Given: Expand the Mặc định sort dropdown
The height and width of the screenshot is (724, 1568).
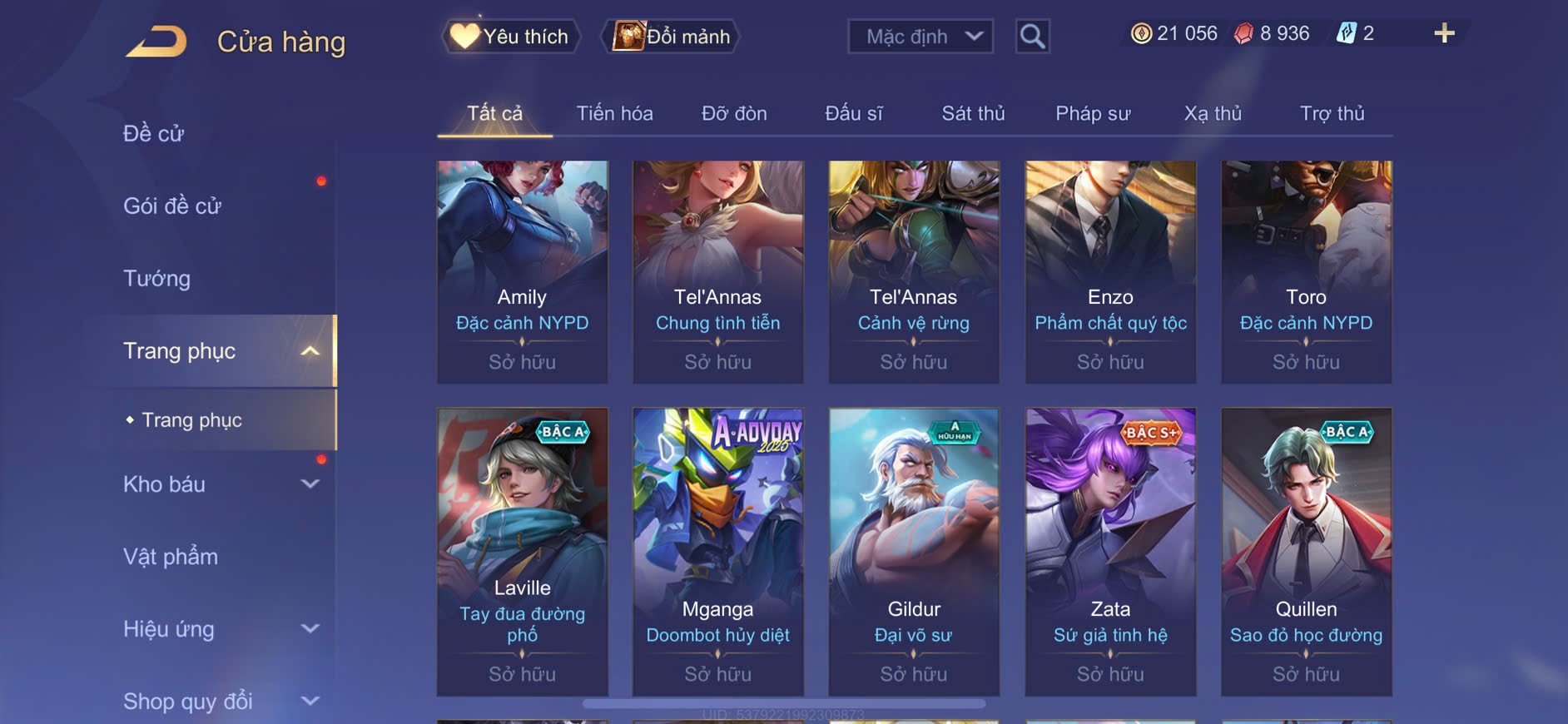Looking at the screenshot, I should point(920,37).
